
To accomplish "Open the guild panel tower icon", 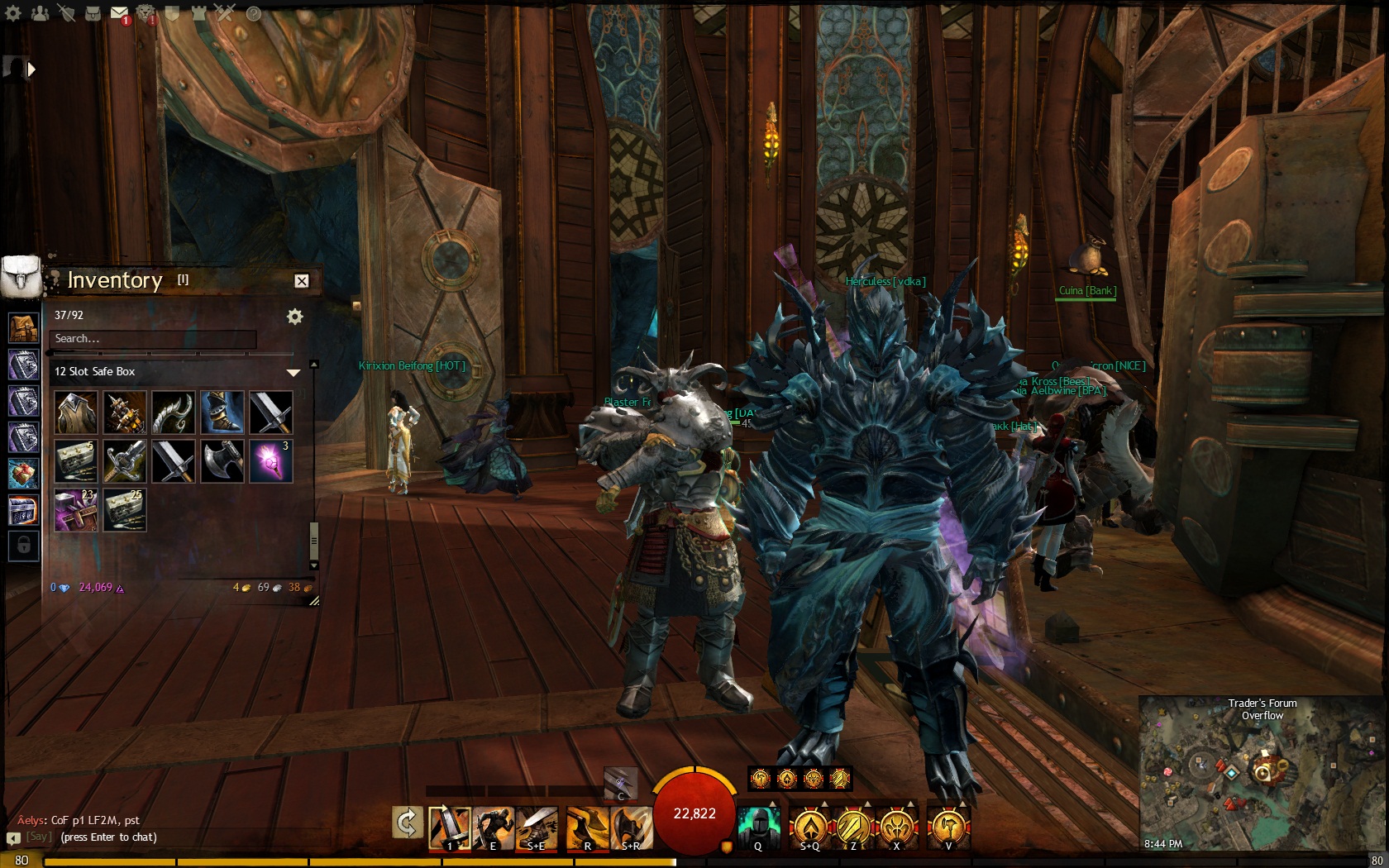I will pos(198,13).
